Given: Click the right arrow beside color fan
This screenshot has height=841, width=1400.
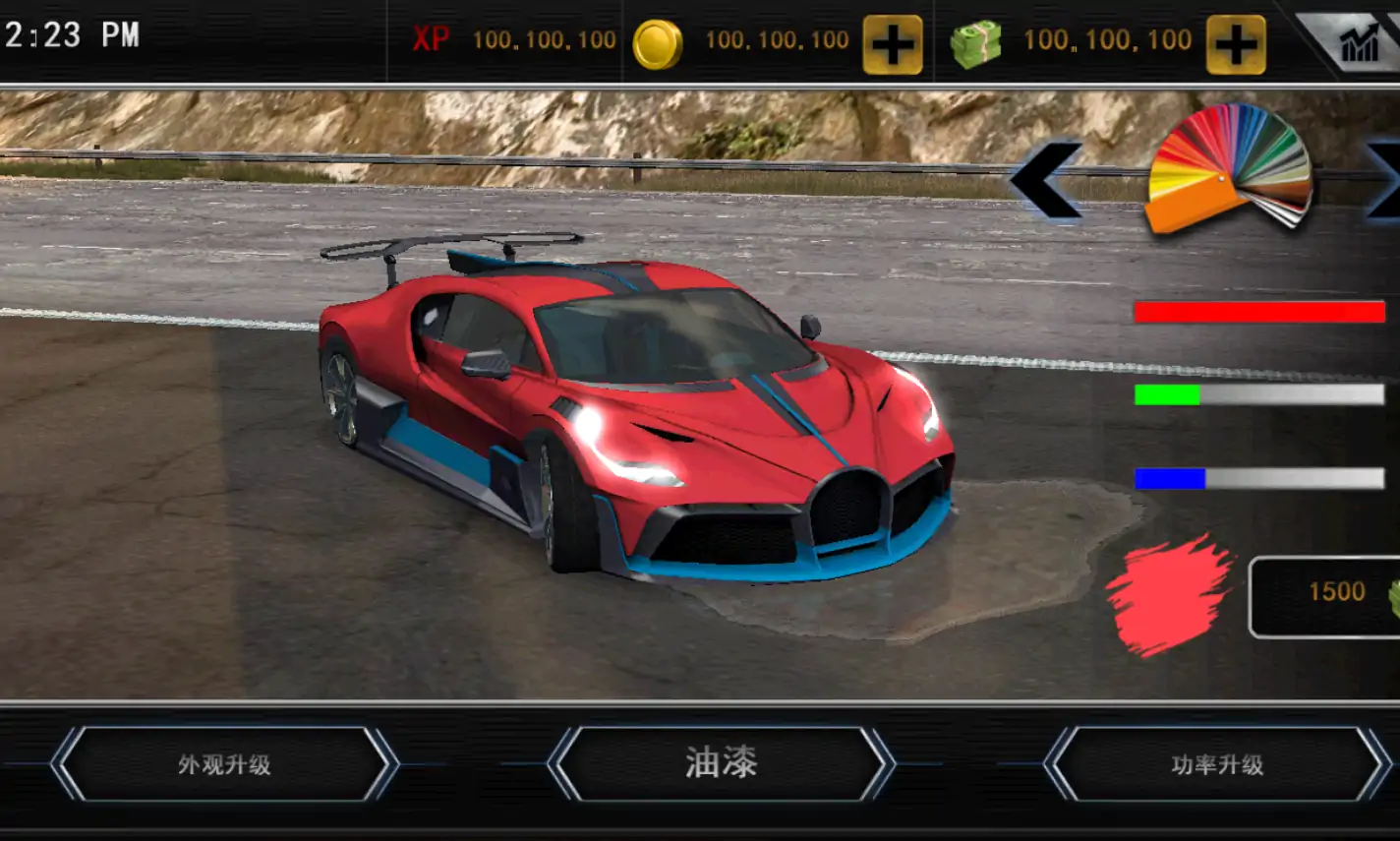Looking at the screenshot, I should pos(1384,177).
